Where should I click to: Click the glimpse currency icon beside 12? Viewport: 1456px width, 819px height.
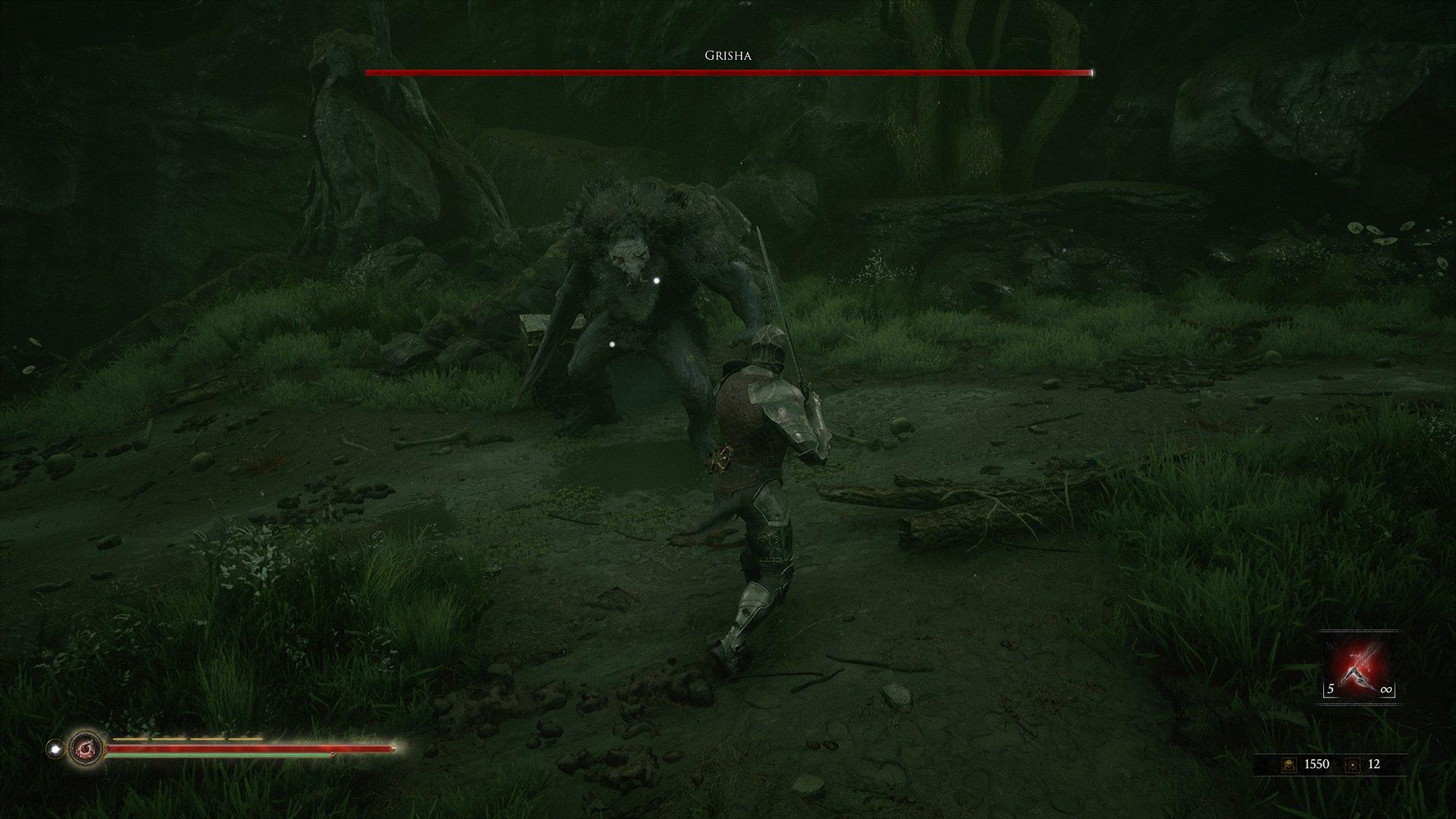pyautogui.click(x=1353, y=766)
